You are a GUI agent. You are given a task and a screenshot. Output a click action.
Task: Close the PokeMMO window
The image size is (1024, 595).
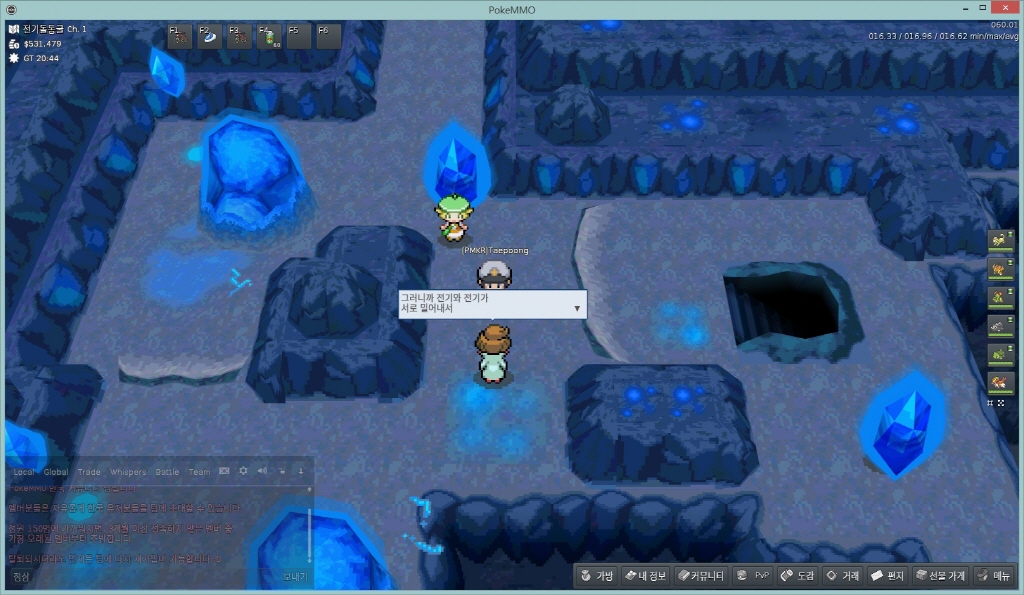click(x=1009, y=9)
